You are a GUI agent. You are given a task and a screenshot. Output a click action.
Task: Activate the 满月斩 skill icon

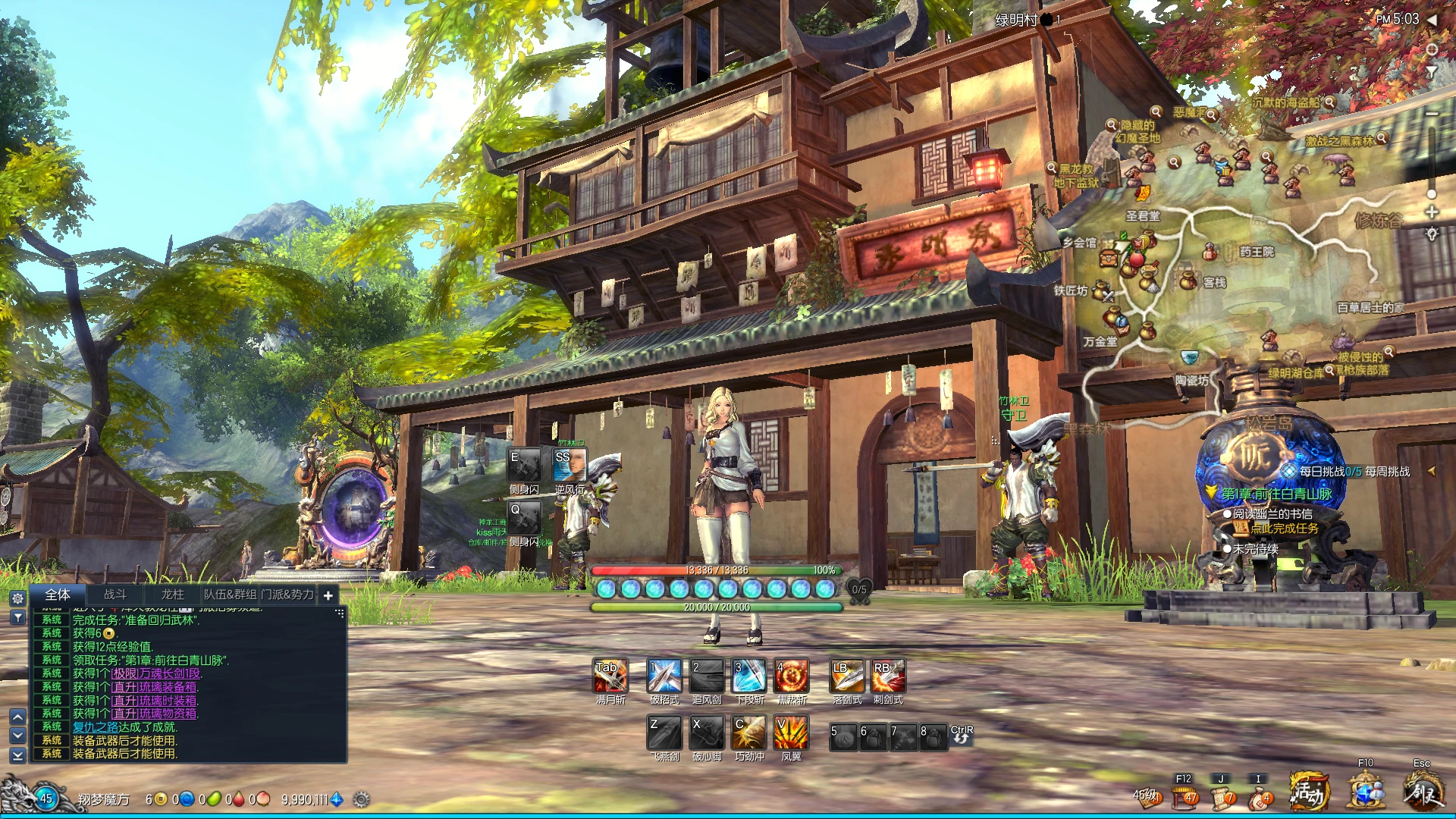click(610, 676)
